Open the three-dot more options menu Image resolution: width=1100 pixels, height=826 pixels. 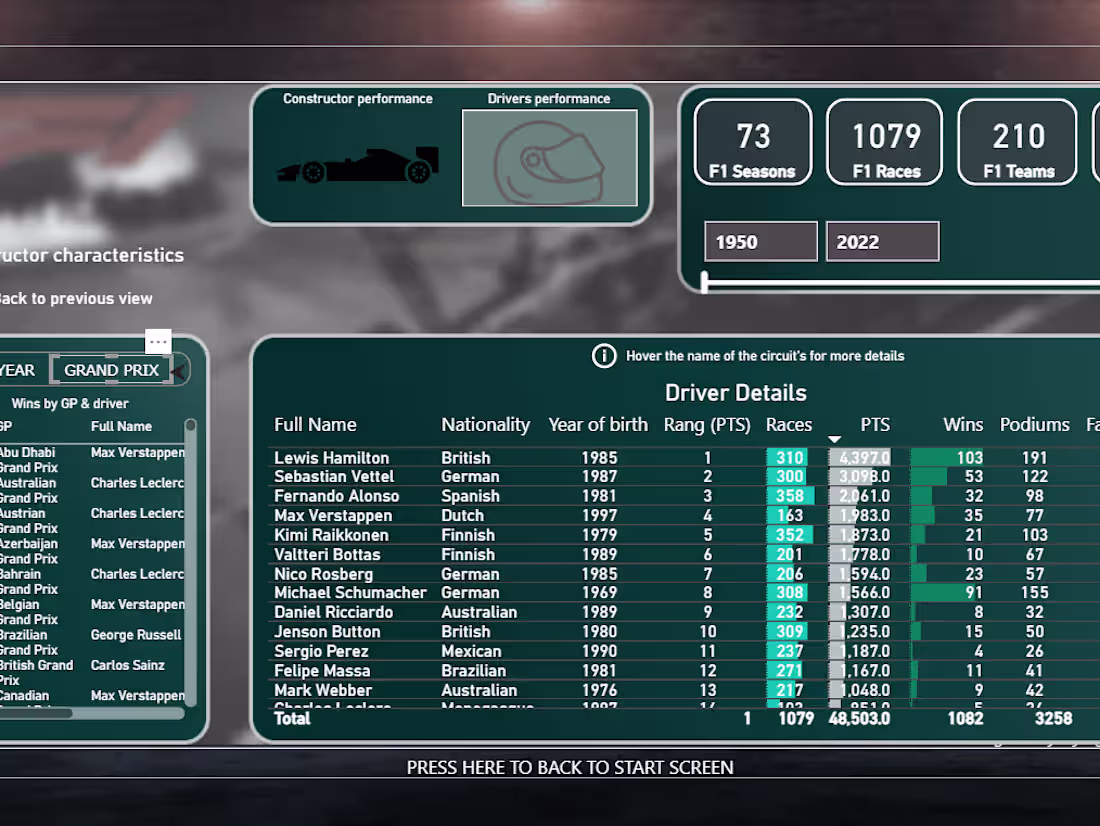158,341
